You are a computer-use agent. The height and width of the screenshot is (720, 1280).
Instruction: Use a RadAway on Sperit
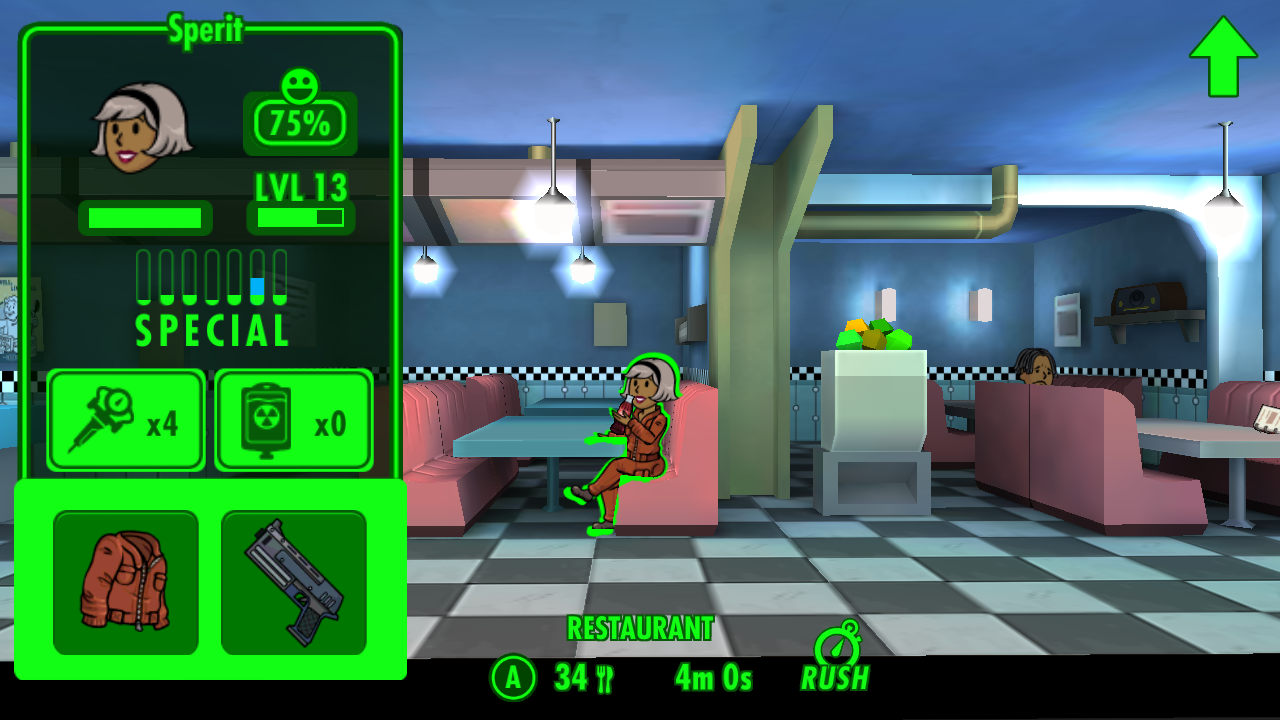point(294,420)
